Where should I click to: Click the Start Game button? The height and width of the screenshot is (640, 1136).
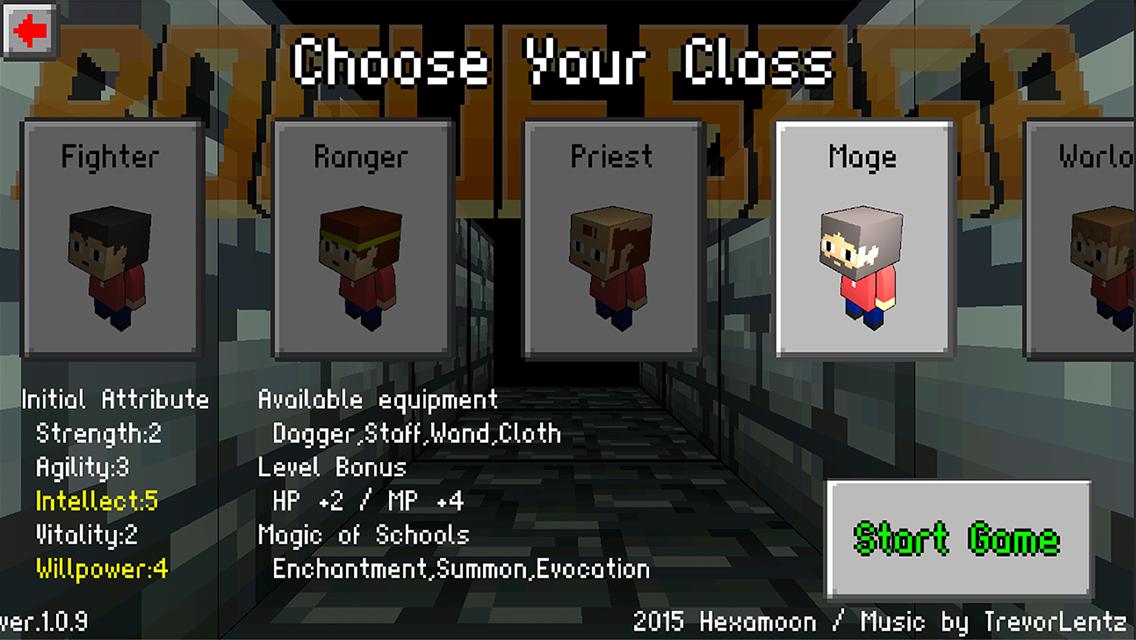click(x=957, y=538)
